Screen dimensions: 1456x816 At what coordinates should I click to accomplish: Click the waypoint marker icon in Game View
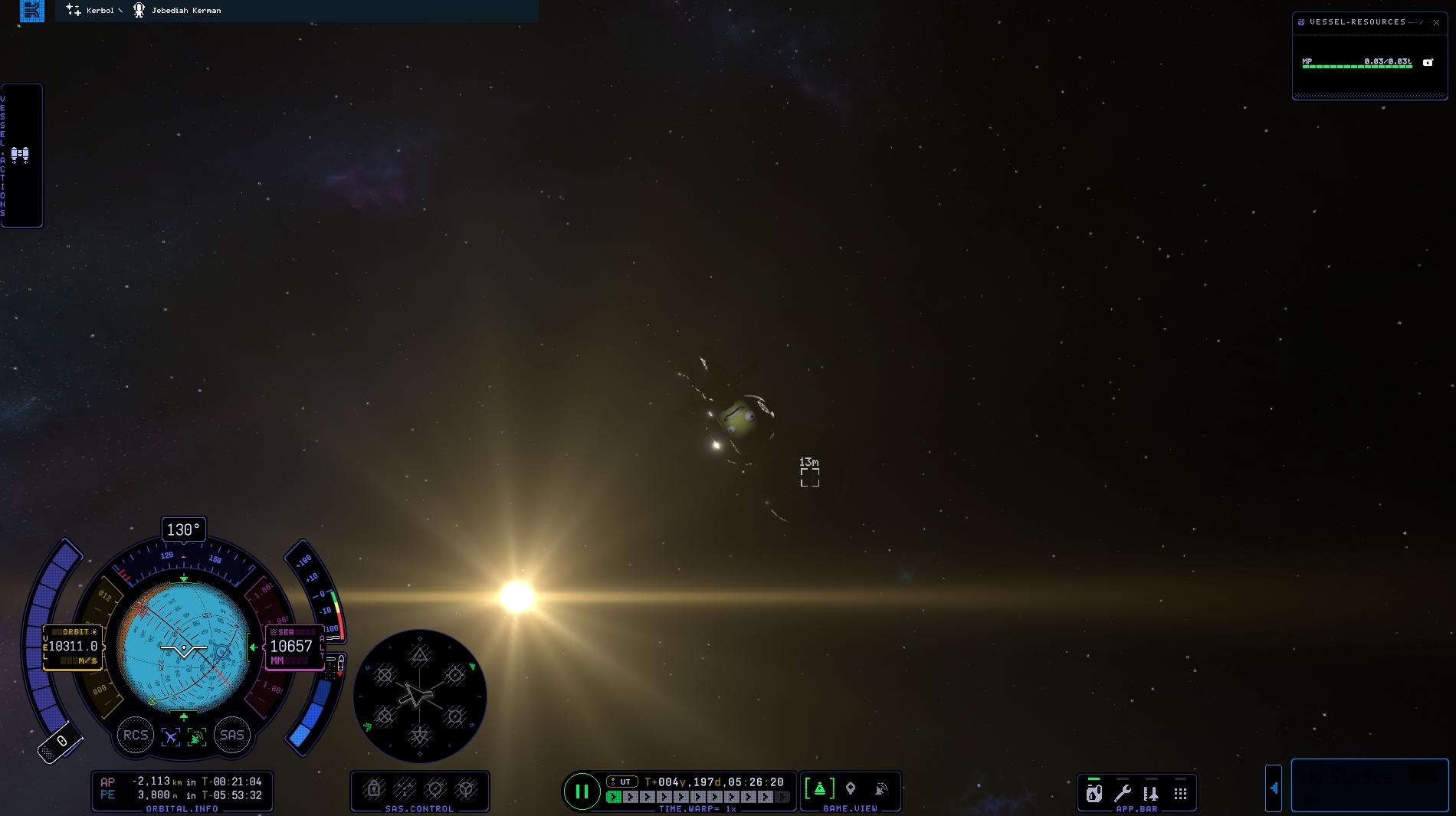(851, 788)
